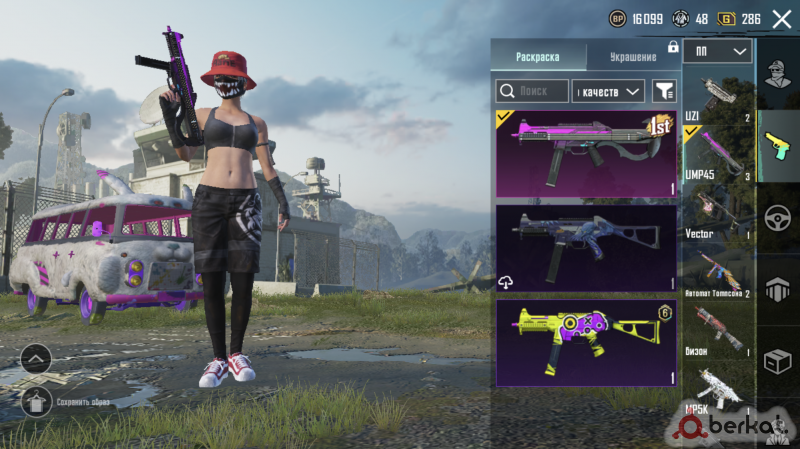The width and height of the screenshot is (800, 449).
Task: Open the quality sort dropdown
Action: click(608, 92)
